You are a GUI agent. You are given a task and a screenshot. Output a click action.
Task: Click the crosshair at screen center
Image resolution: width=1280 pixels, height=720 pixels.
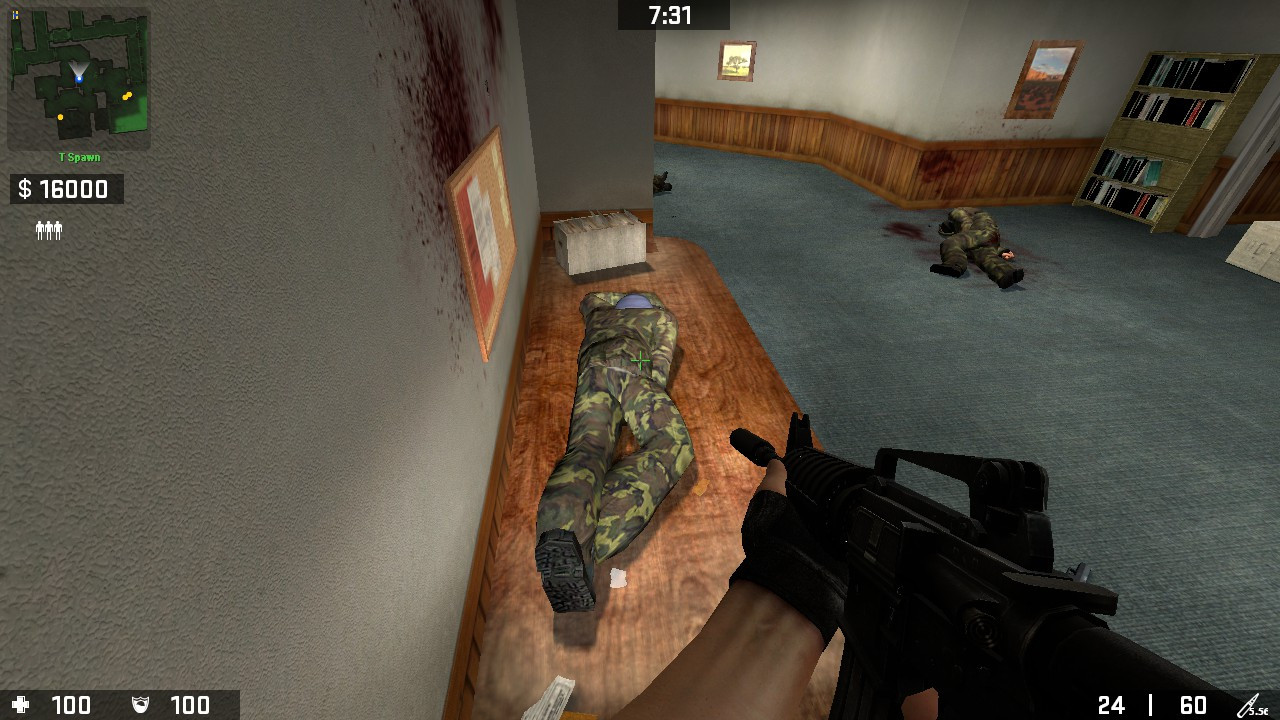coord(640,358)
